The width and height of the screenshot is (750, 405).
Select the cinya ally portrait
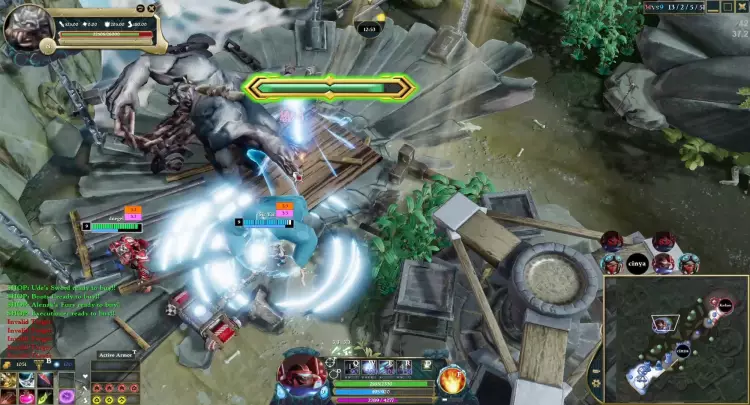tap(638, 264)
